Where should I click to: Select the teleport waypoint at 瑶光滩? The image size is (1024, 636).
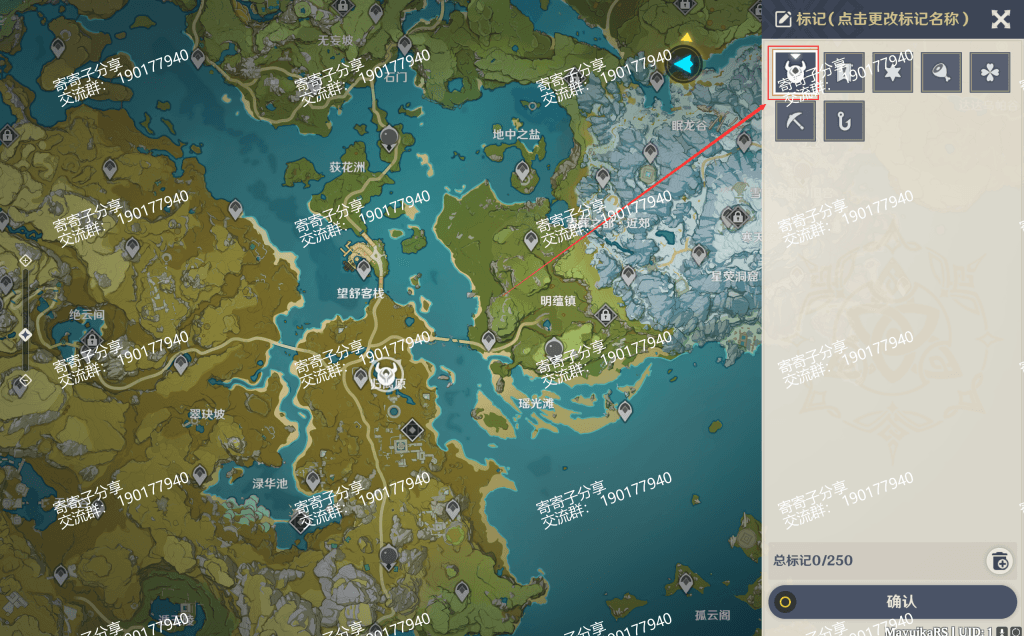pyautogui.click(x=625, y=410)
